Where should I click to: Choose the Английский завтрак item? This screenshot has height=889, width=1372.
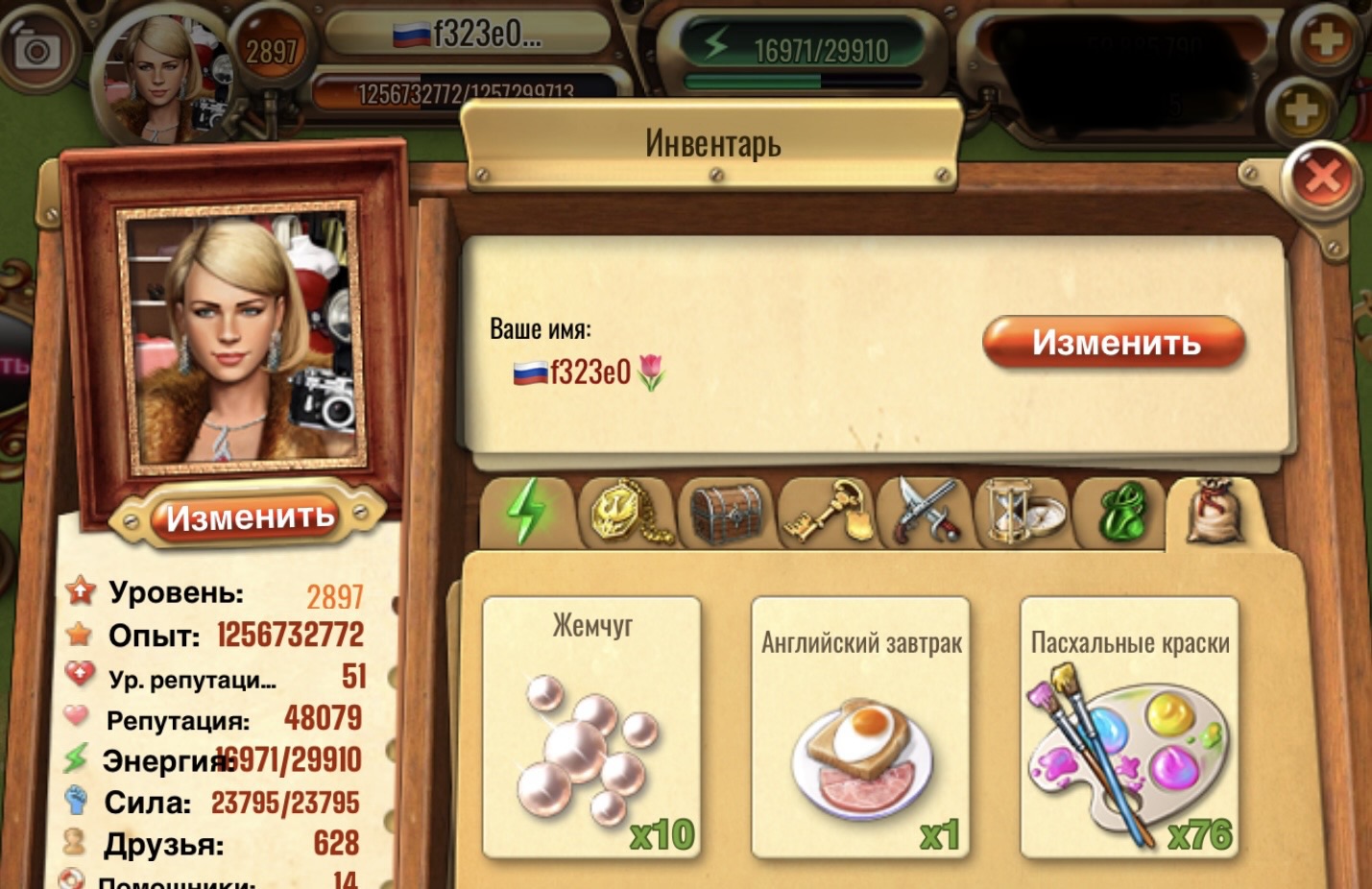[860, 727]
